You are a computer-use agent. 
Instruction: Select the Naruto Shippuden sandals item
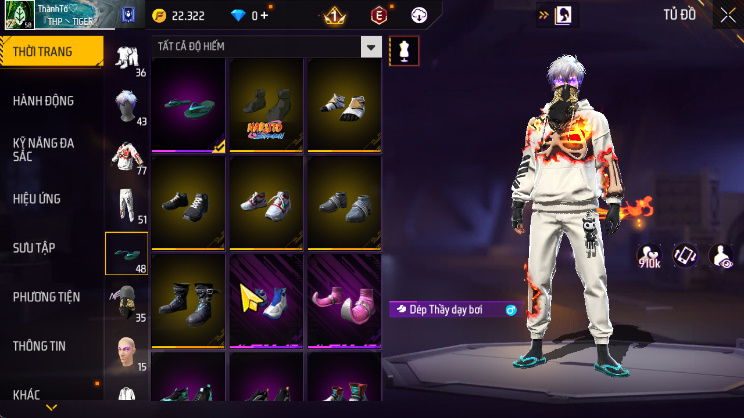(x=266, y=103)
